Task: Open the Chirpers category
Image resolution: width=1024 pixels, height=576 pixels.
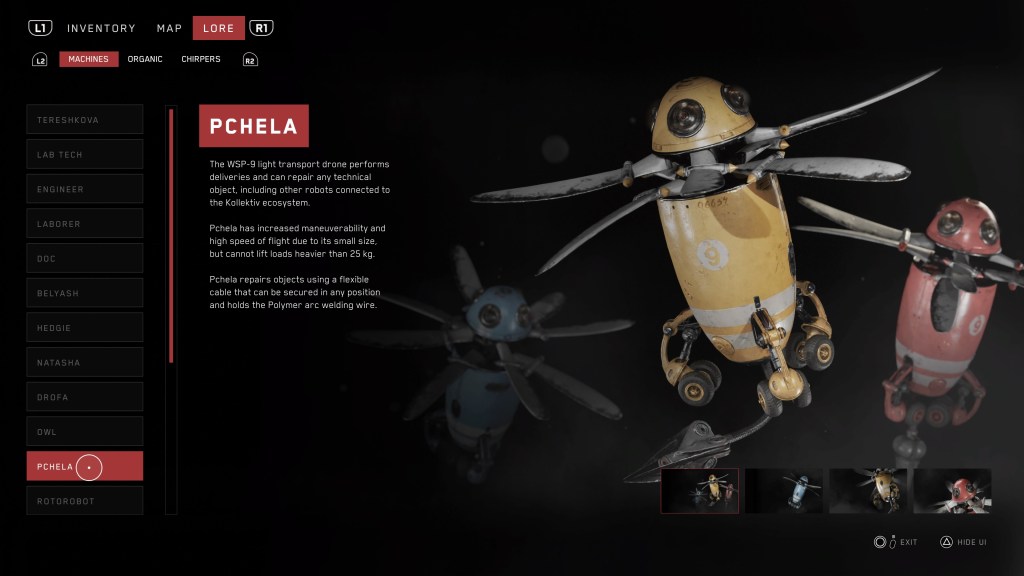Action: [x=201, y=59]
